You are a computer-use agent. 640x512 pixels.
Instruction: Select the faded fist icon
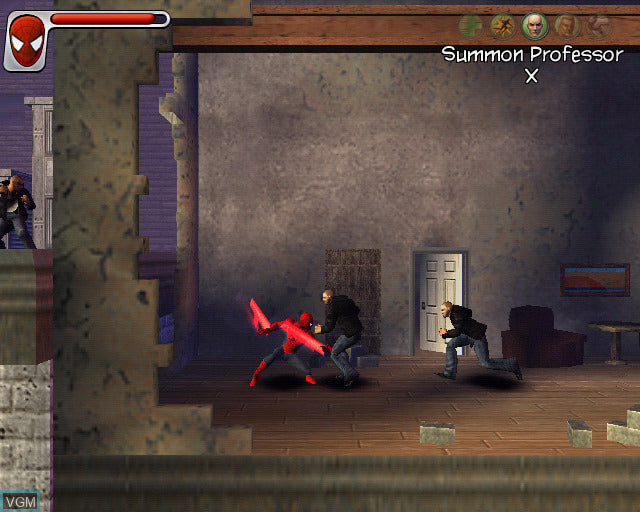pyautogui.click(x=598, y=26)
